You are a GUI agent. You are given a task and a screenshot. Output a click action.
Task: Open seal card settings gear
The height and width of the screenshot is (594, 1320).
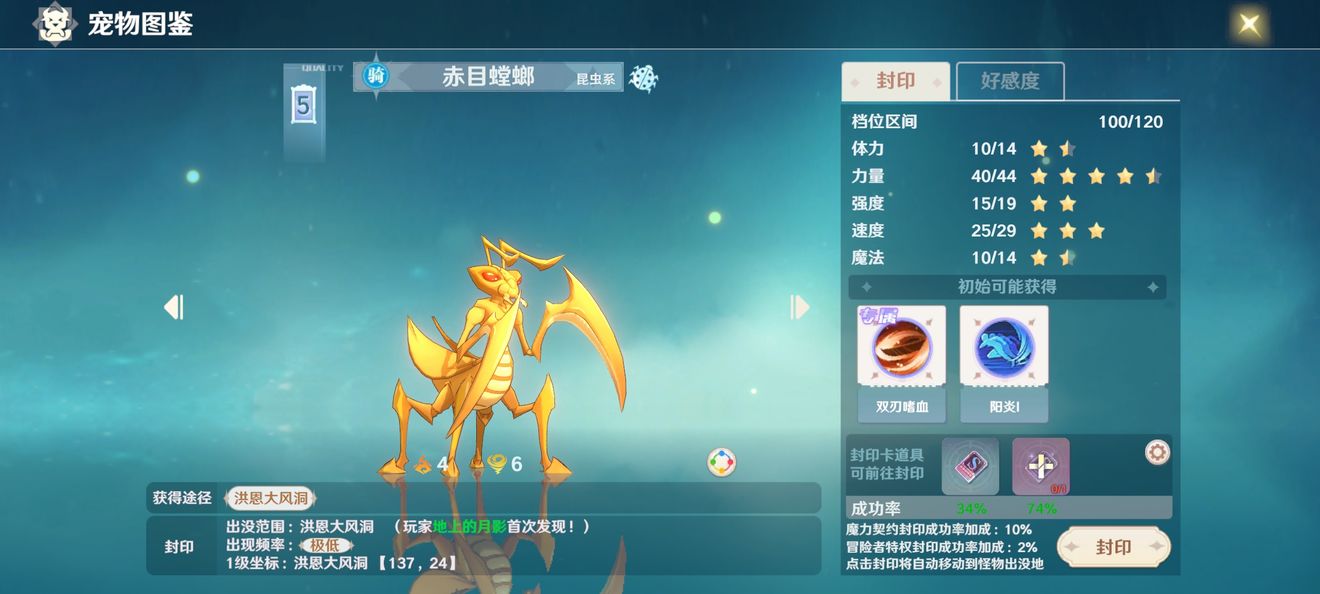(x=1157, y=453)
